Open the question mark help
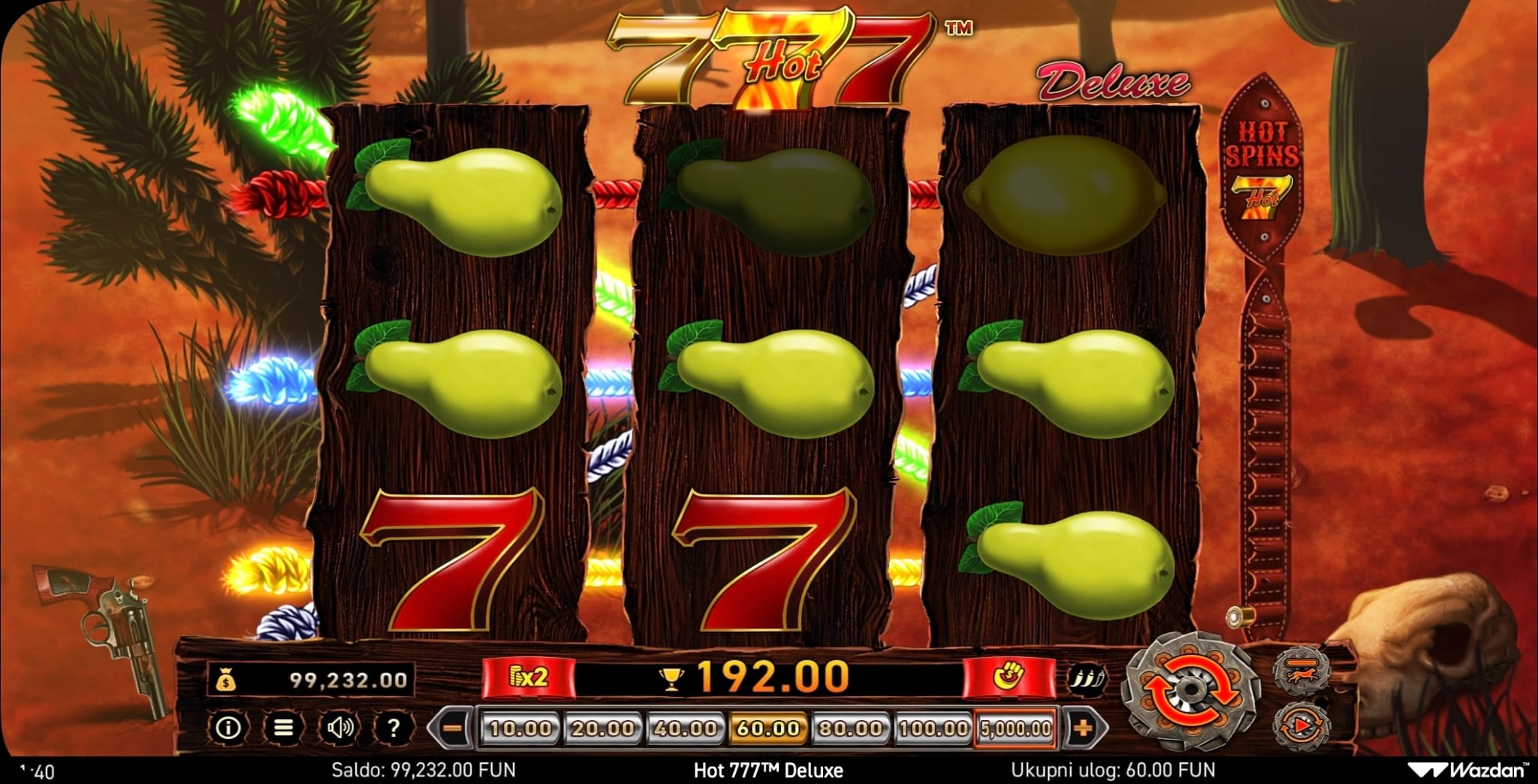The width and height of the screenshot is (1538, 784). [x=393, y=727]
